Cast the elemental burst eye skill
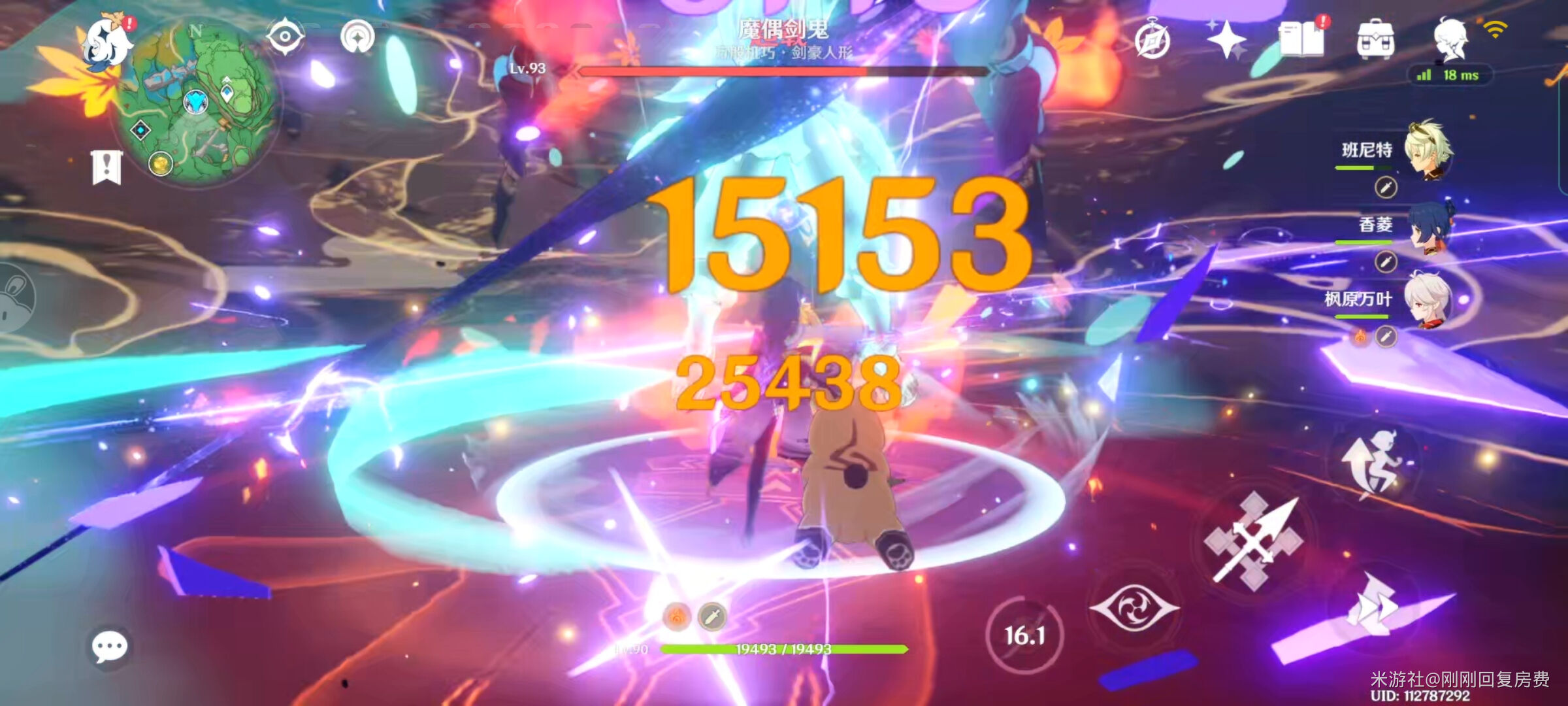Image resolution: width=1568 pixels, height=706 pixels. 1134,608
